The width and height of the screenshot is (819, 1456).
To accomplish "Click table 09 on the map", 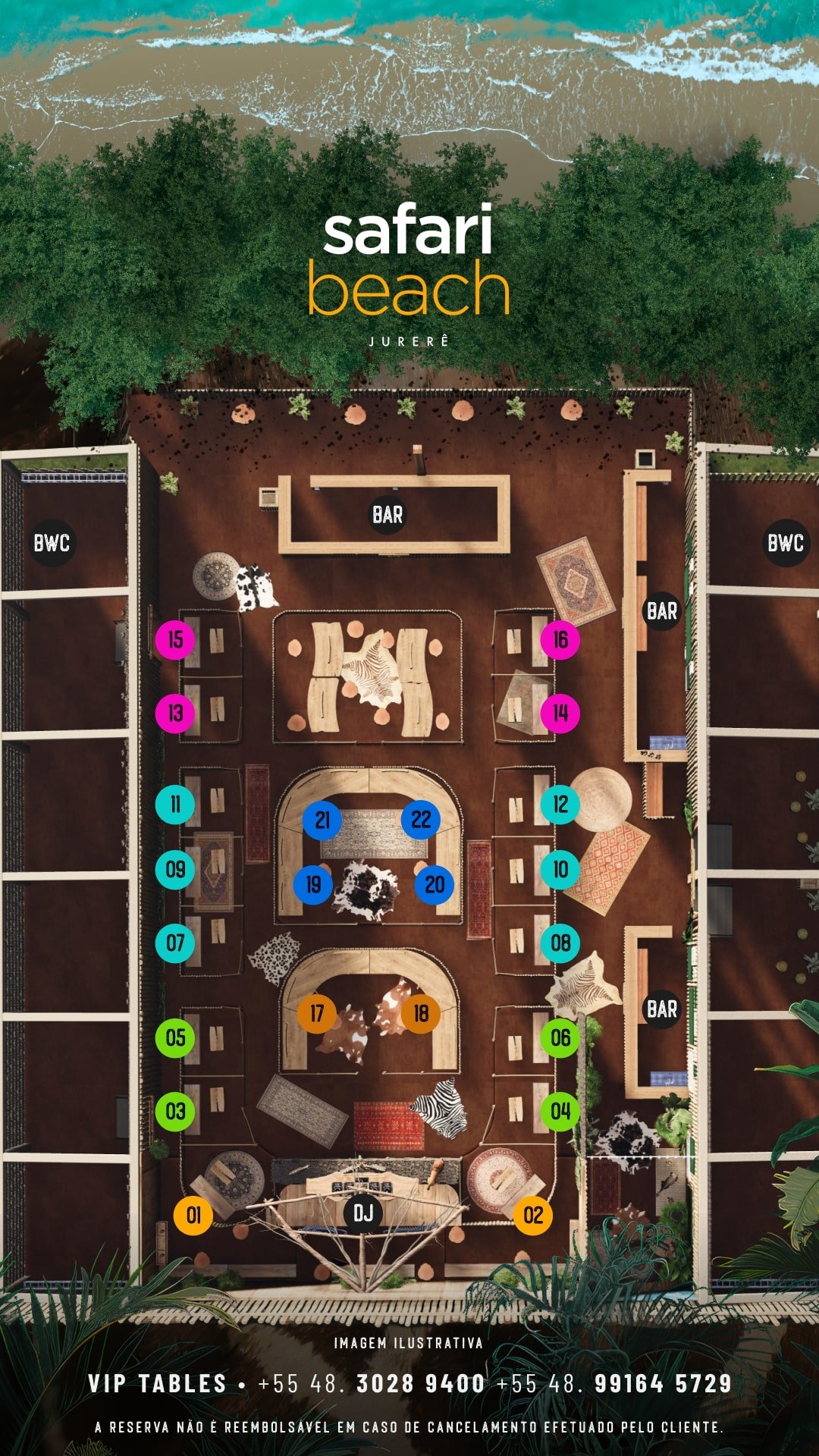I will pos(175,870).
